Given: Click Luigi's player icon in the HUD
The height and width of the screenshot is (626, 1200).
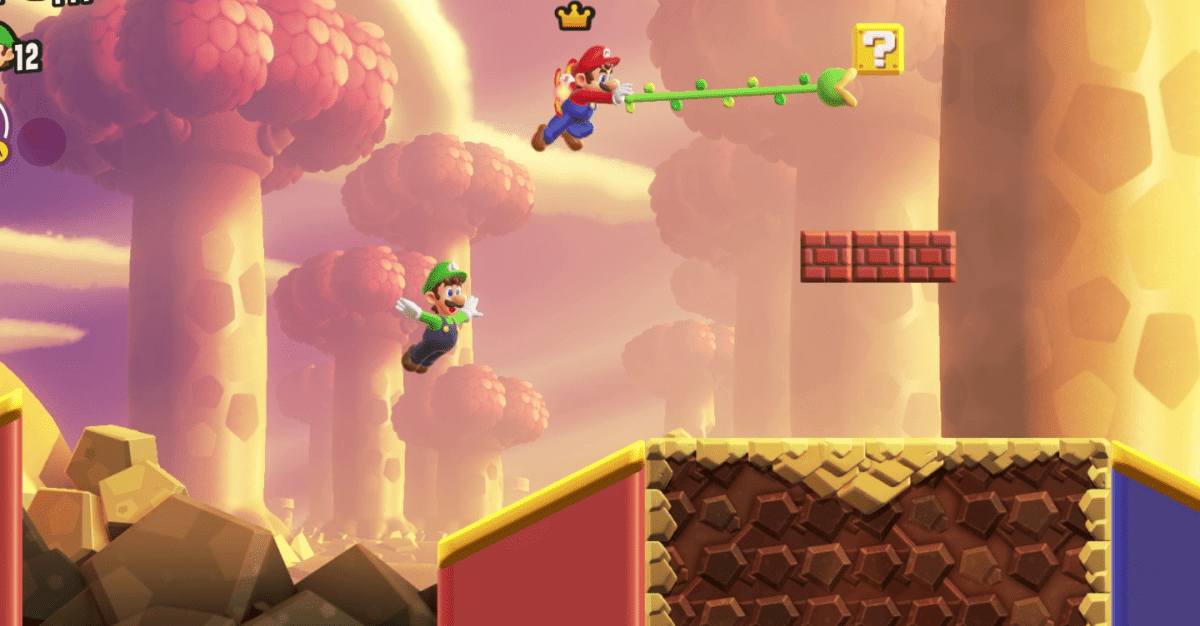Looking at the screenshot, I should [9, 46].
